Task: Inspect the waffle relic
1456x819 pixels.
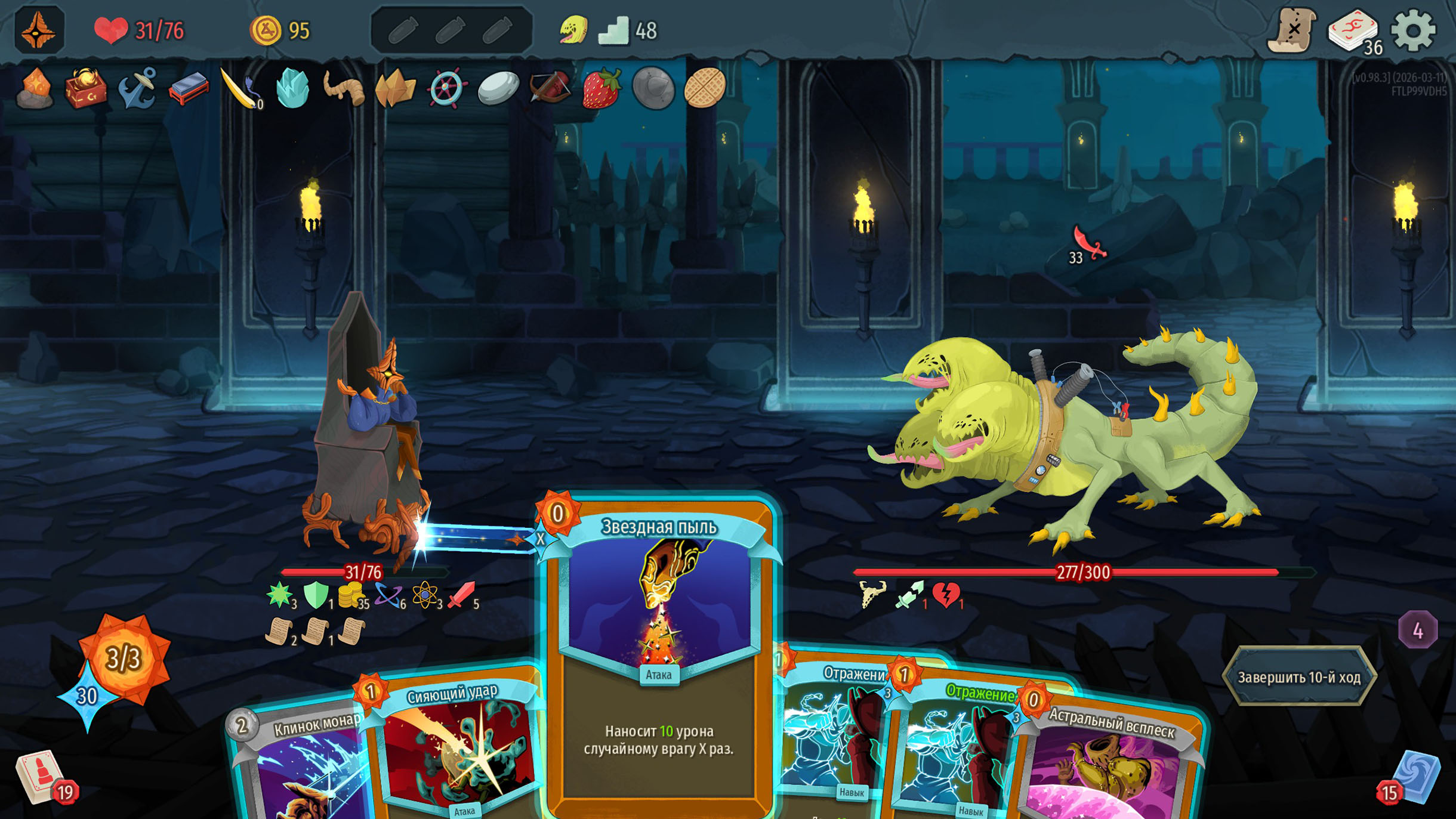Action: (x=704, y=88)
